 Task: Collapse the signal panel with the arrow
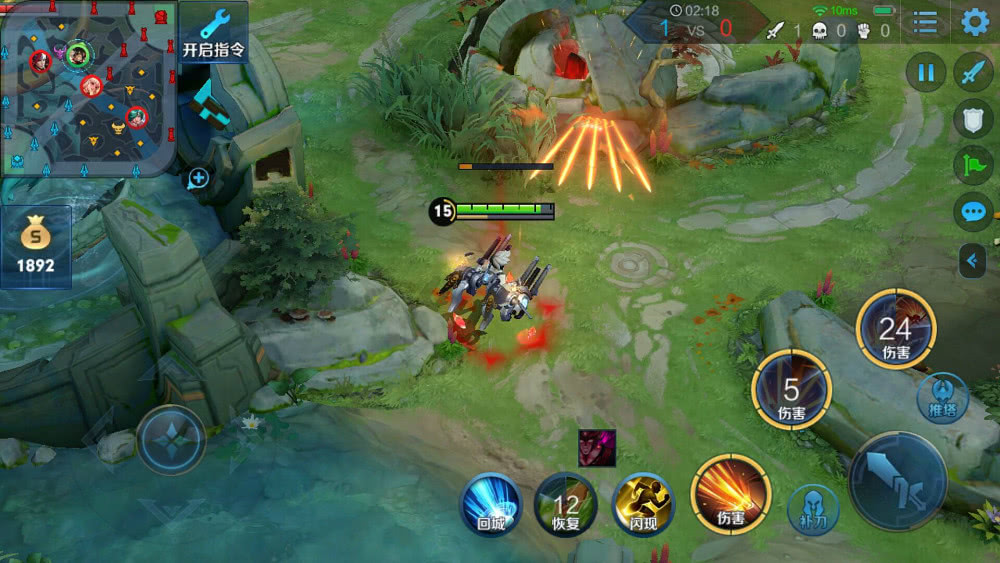pyautogui.click(x=973, y=262)
